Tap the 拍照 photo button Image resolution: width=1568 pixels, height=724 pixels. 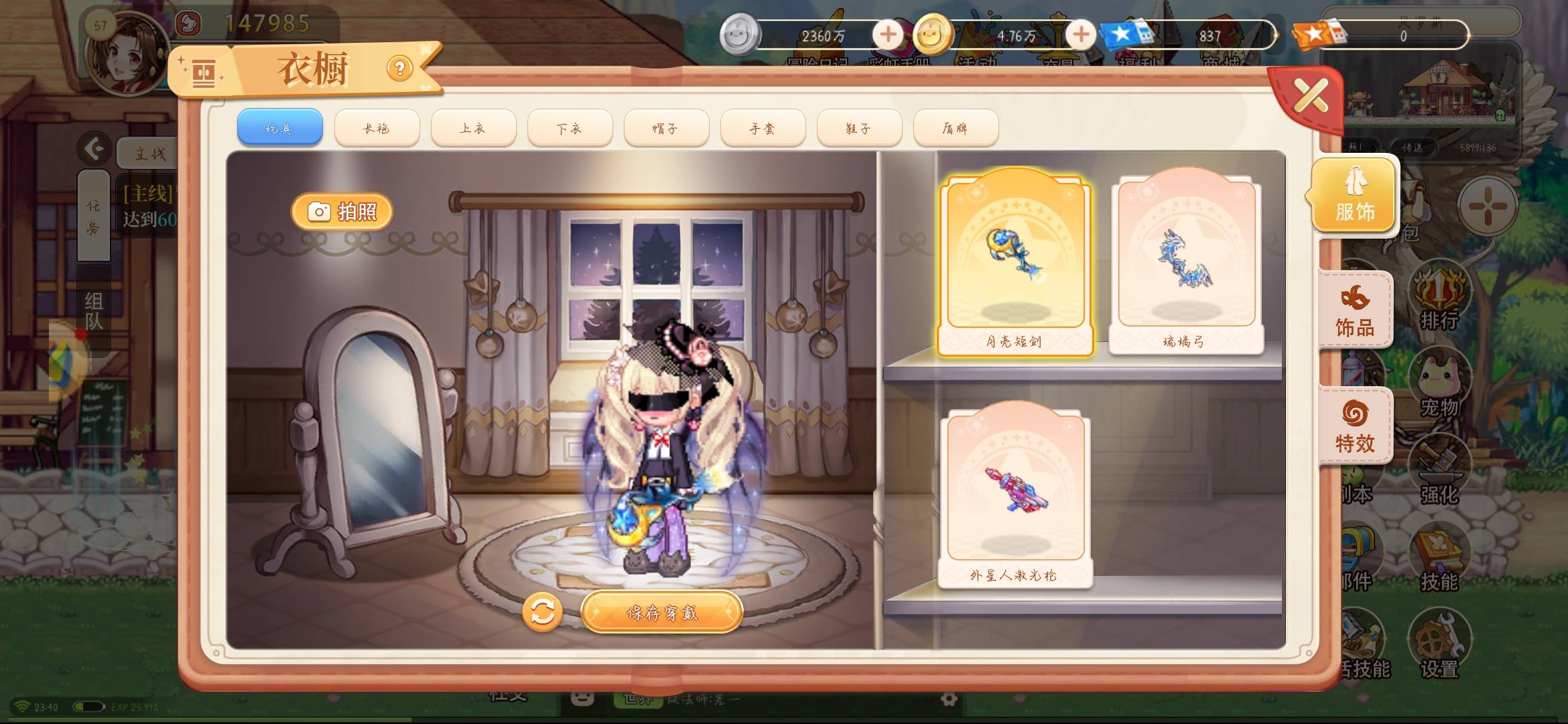click(x=342, y=210)
